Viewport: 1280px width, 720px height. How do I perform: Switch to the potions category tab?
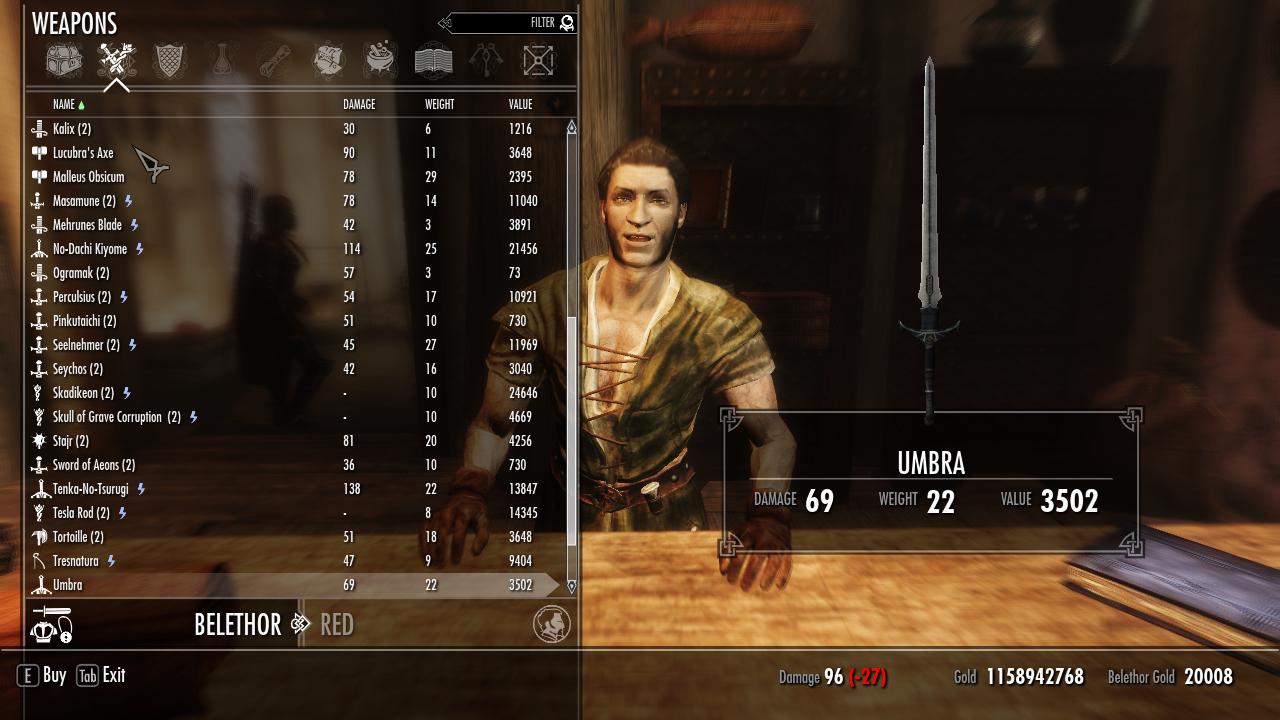tap(222, 61)
